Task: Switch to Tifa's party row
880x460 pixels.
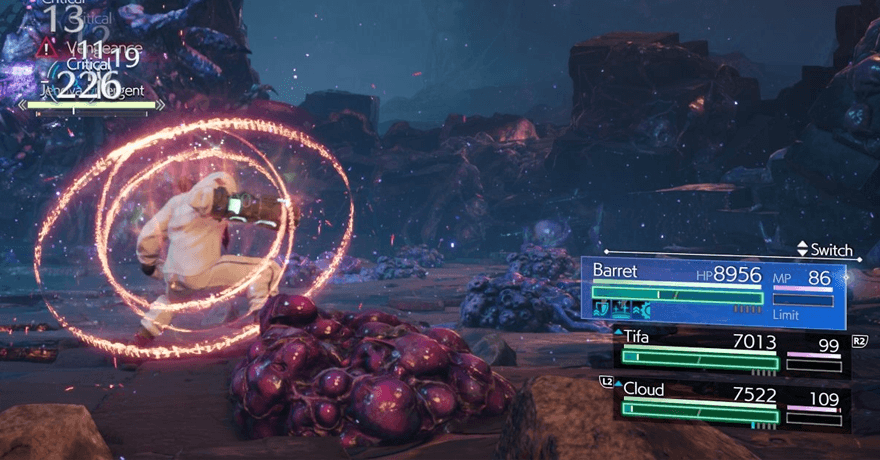Action: 730,351
